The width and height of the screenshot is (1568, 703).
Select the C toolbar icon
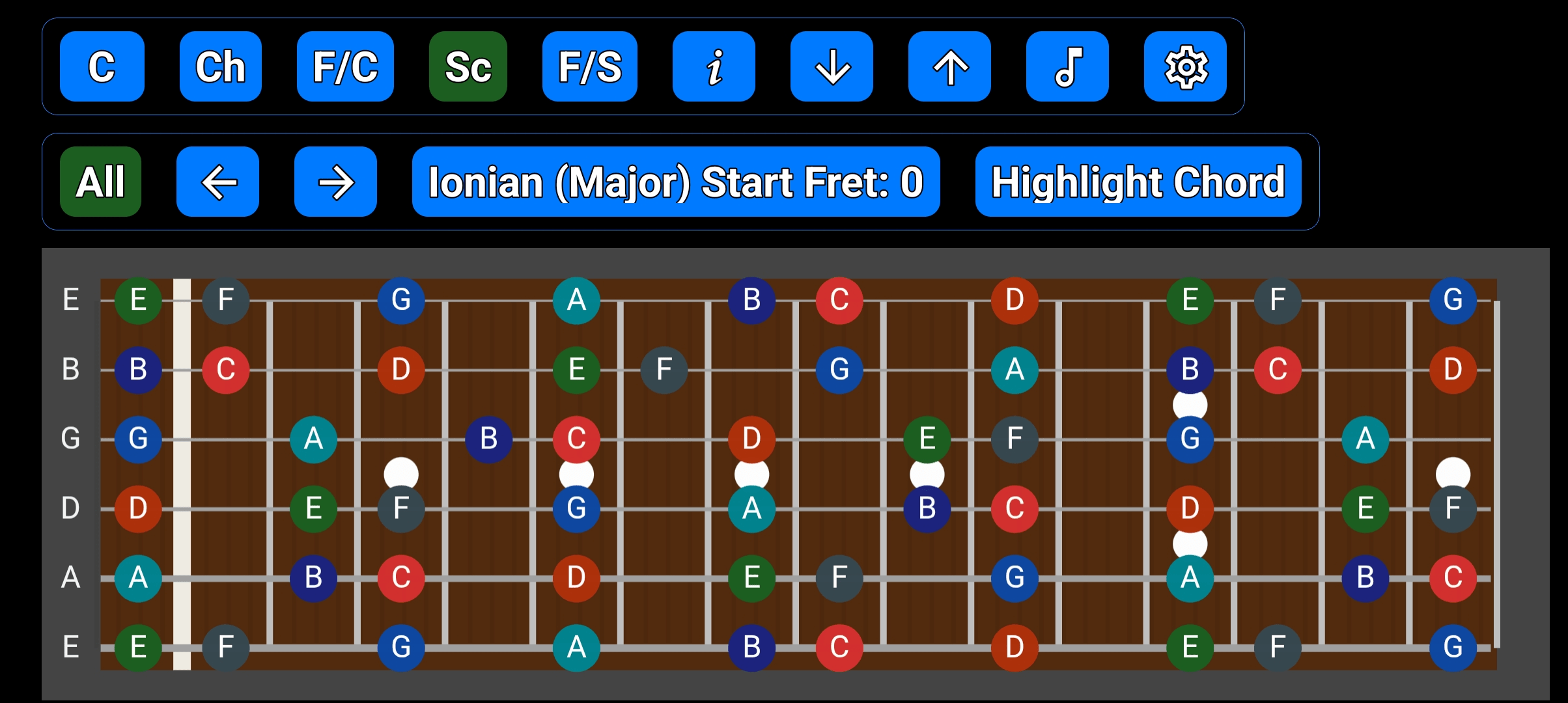coord(101,67)
